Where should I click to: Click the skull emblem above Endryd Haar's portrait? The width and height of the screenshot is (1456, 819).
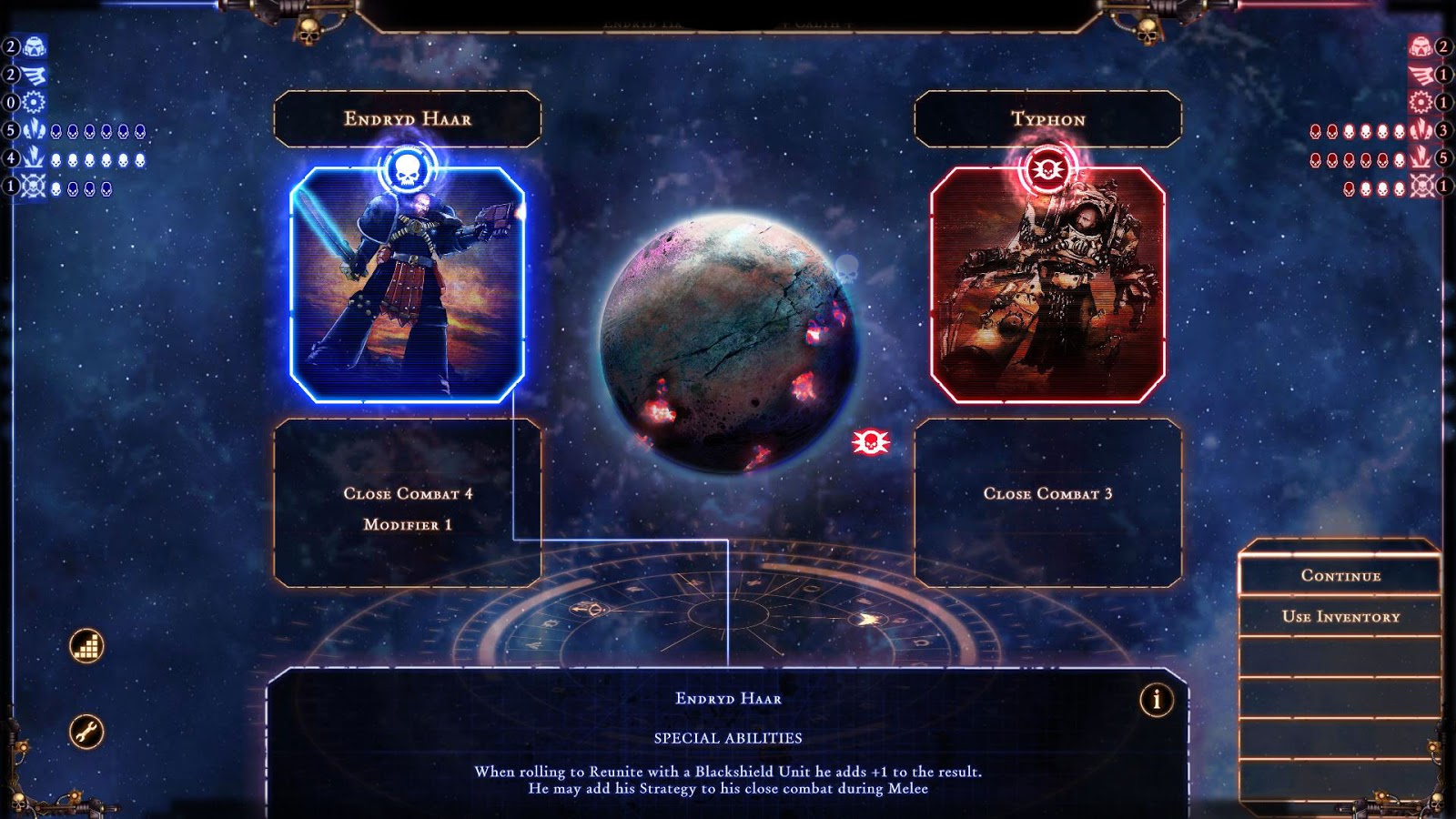coord(408,167)
